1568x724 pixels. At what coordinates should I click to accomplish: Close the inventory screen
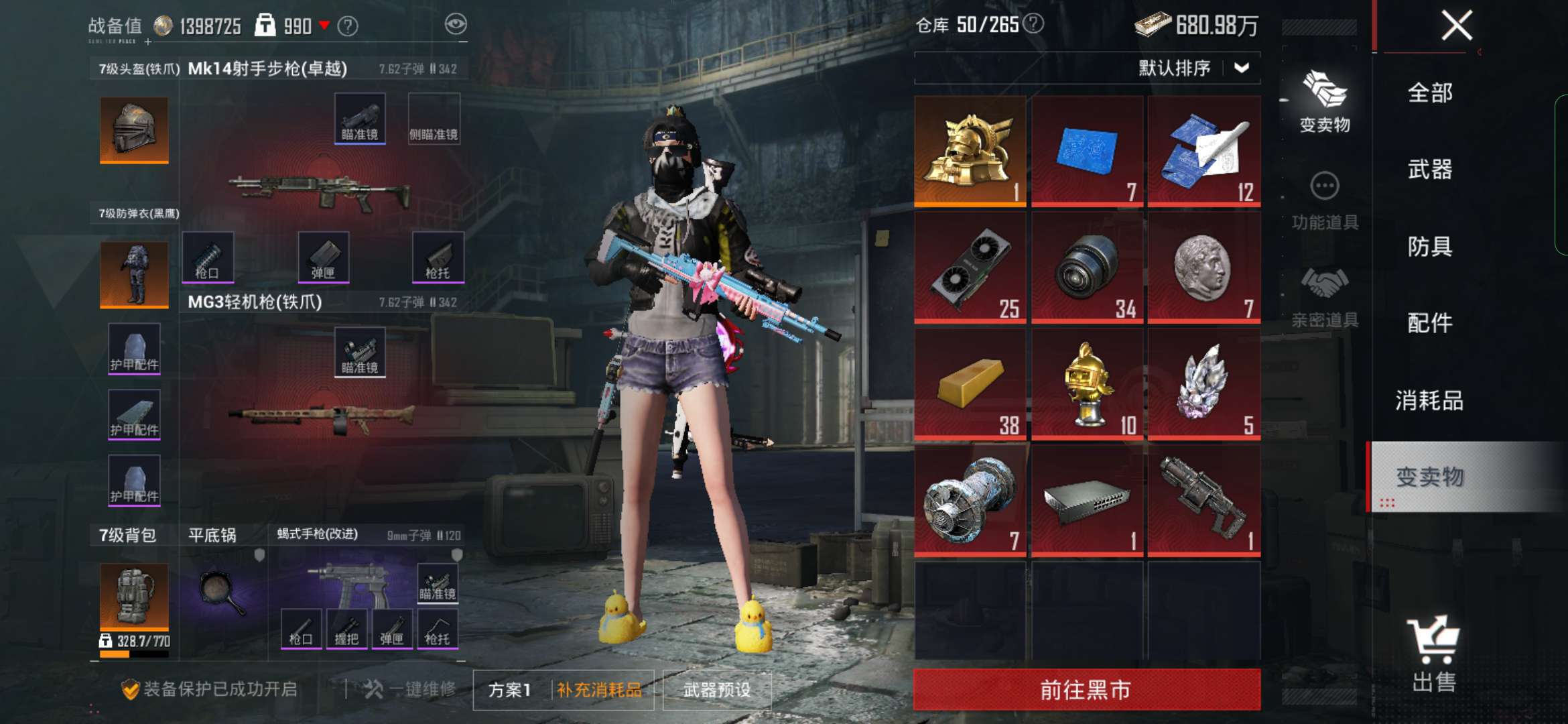pyautogui.click(x=1457, y=26)
